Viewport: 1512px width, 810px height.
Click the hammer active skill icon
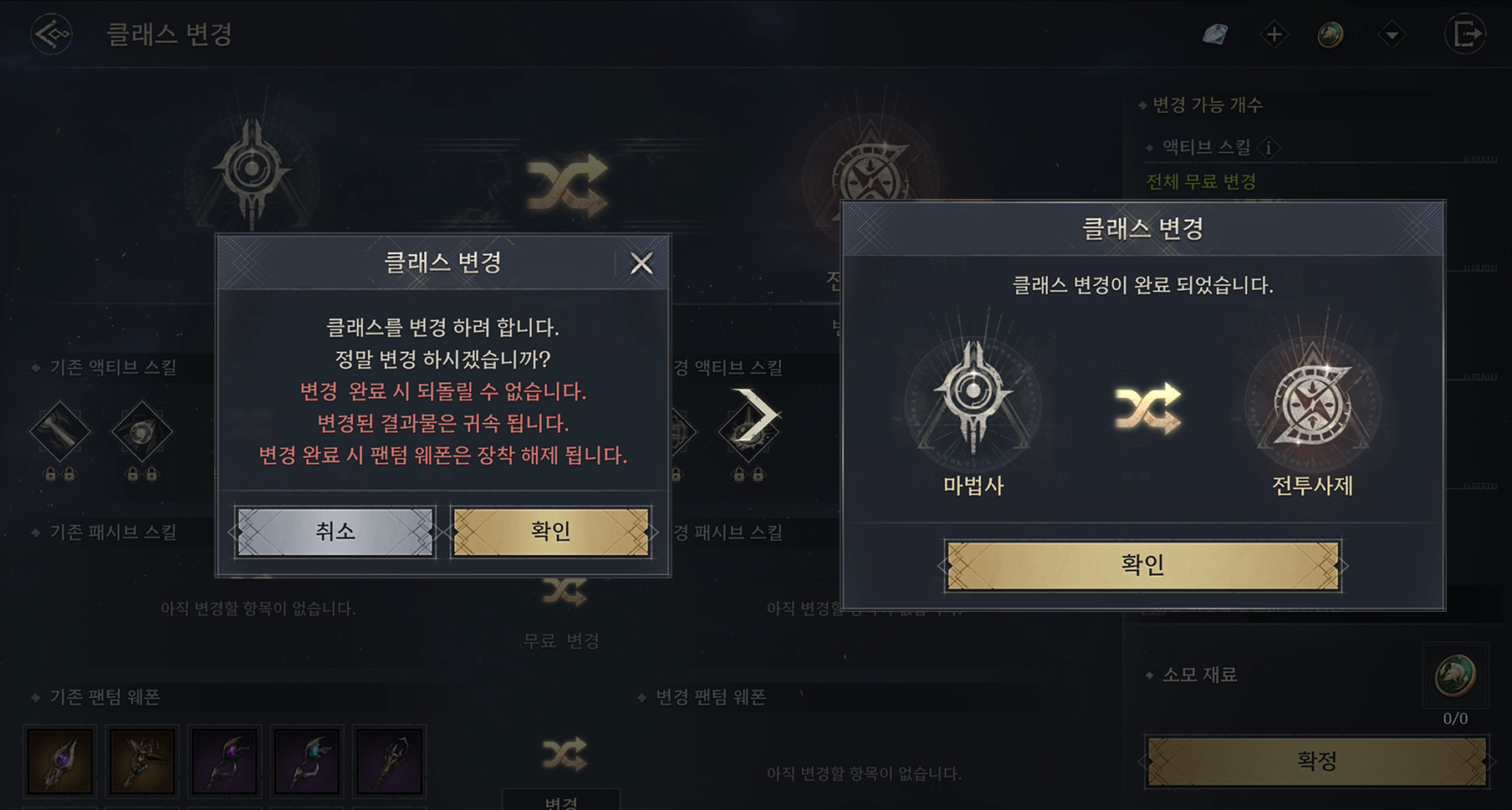(x=59, y=432)
